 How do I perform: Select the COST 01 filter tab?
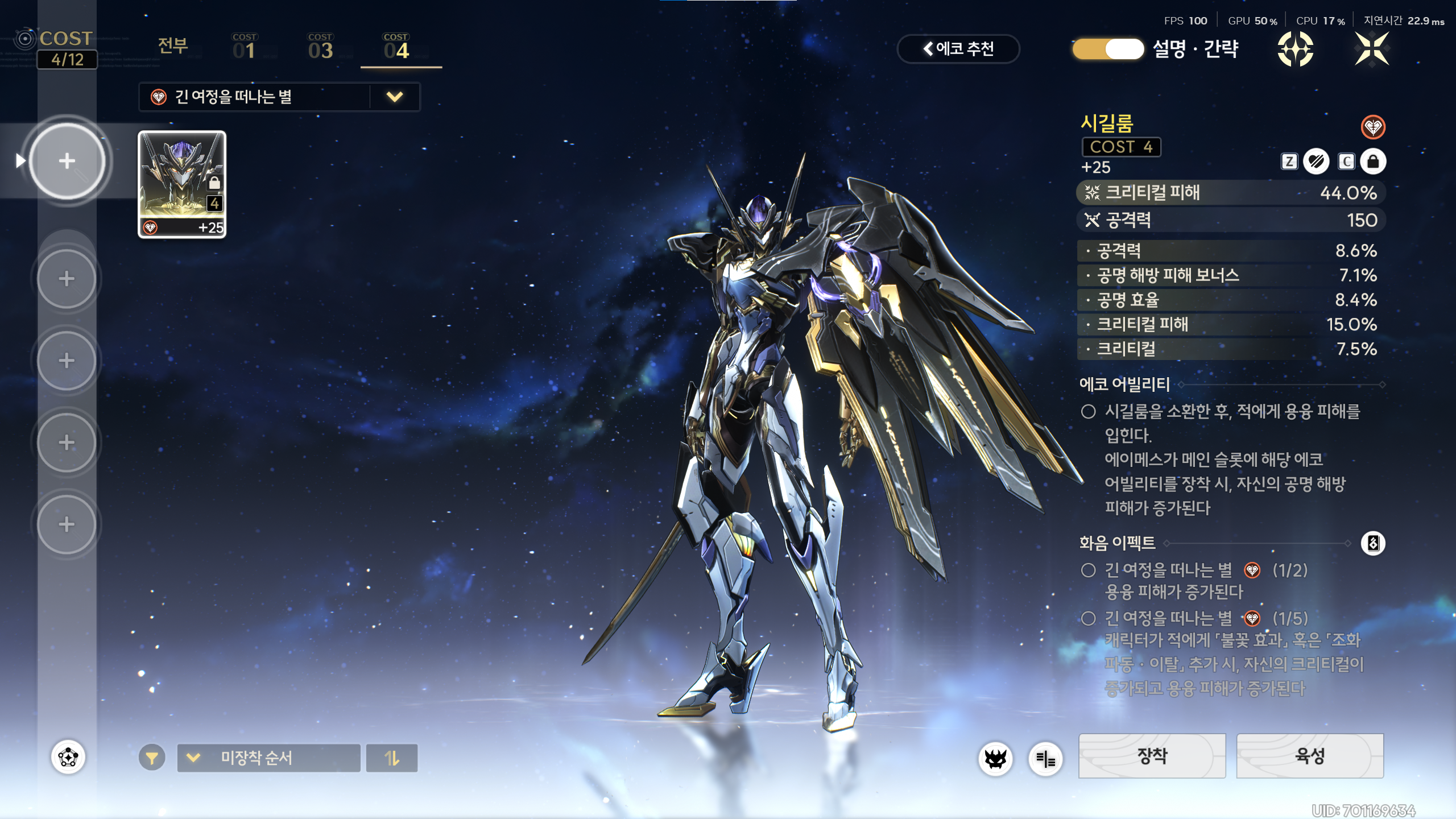coord(245,47)
